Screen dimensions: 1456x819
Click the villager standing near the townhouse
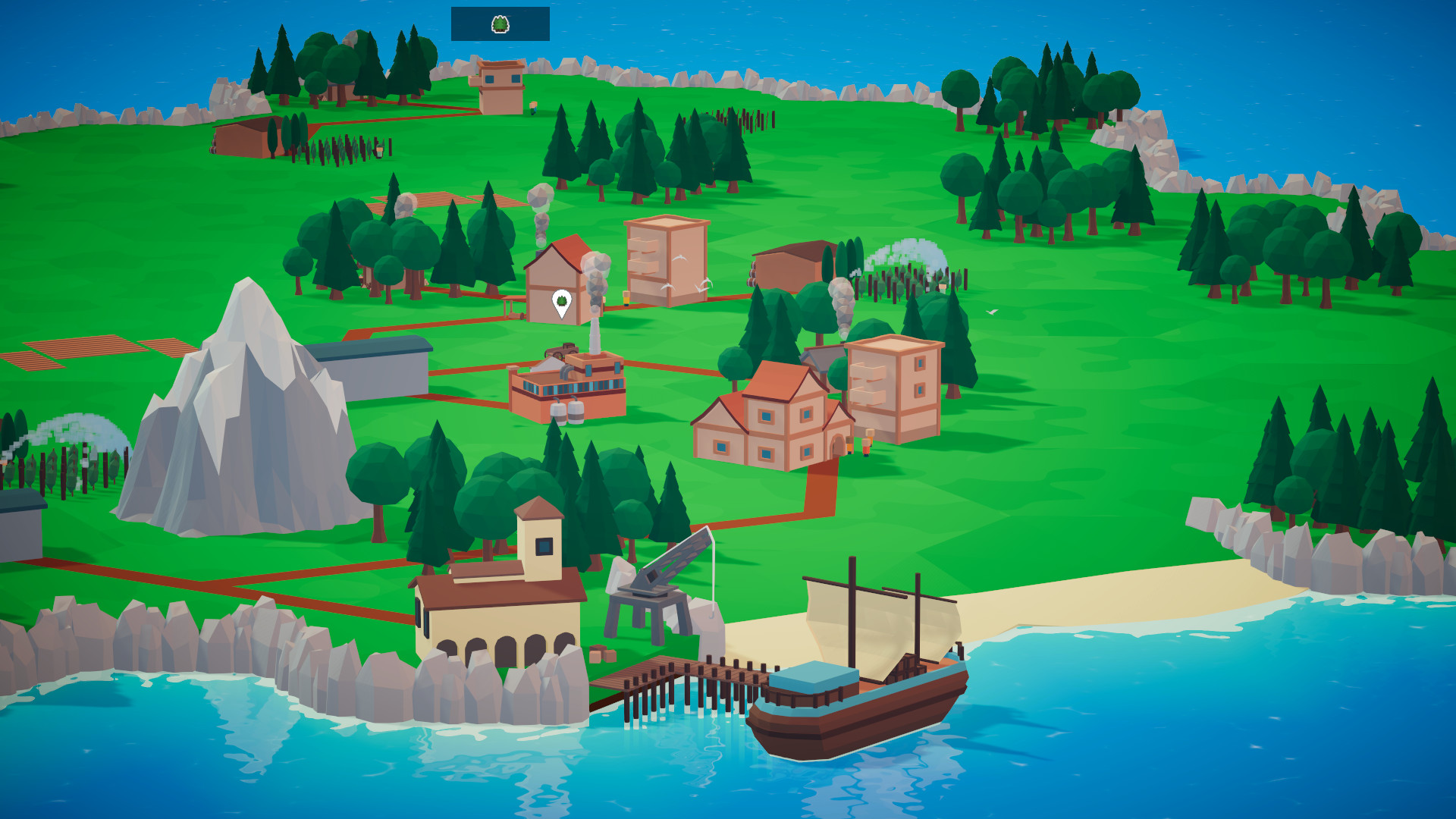click(866, 447)
